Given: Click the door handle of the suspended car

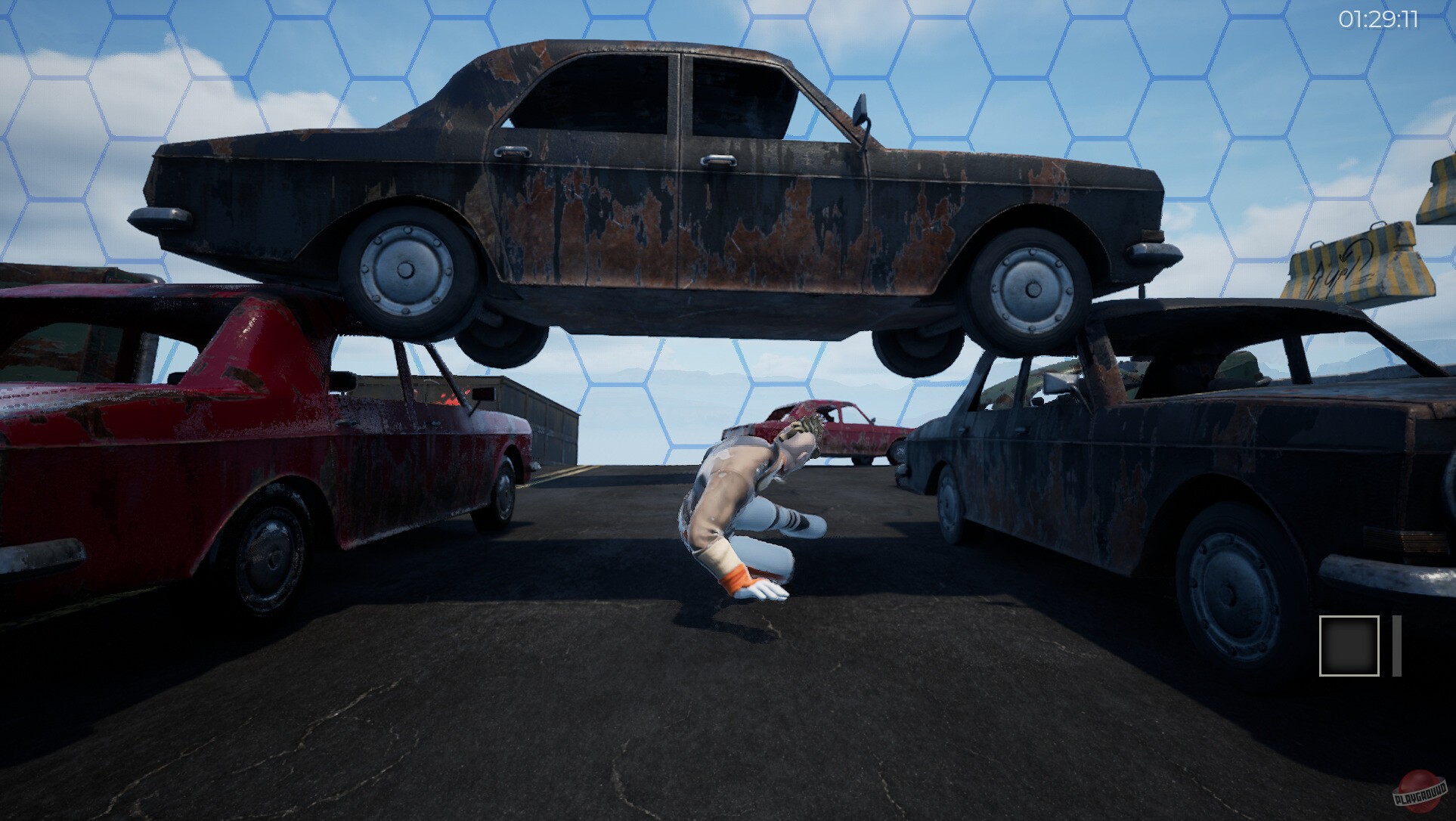Looking at the screenshot, I should click(718, 160).
